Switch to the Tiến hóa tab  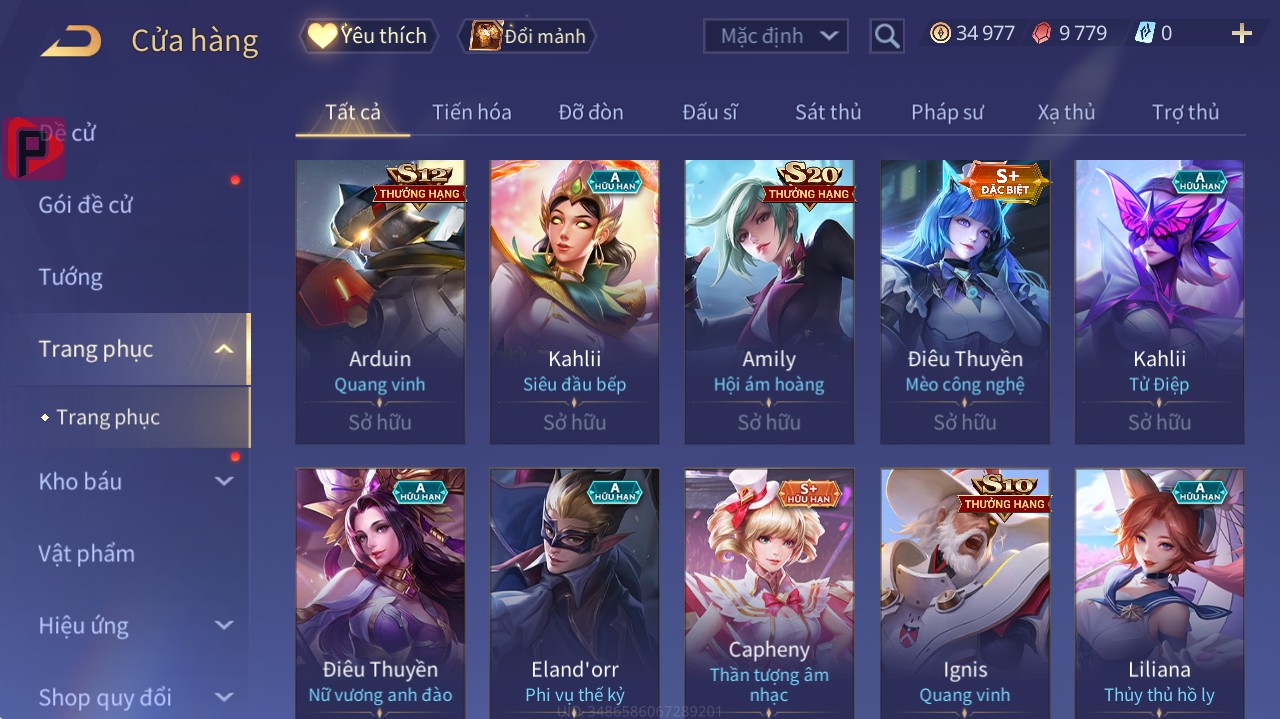pyautogui.click(x=471, y=112)
